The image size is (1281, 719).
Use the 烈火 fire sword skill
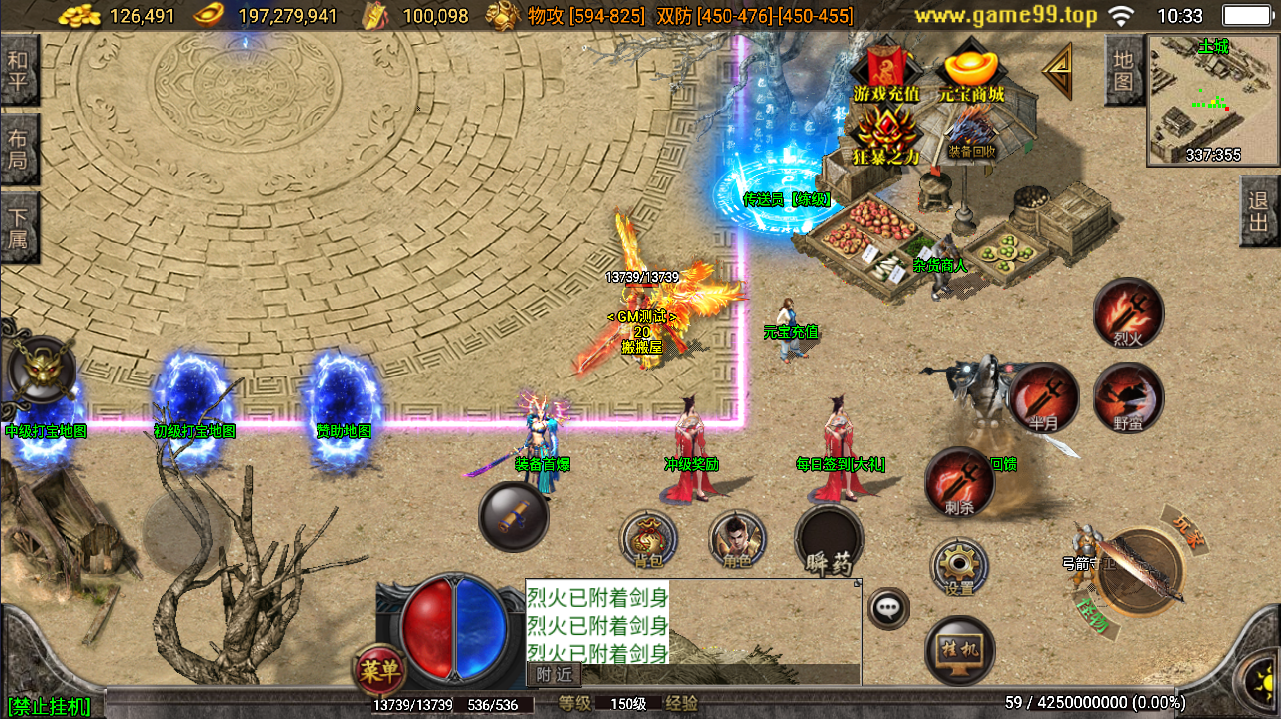point(1128,314)
